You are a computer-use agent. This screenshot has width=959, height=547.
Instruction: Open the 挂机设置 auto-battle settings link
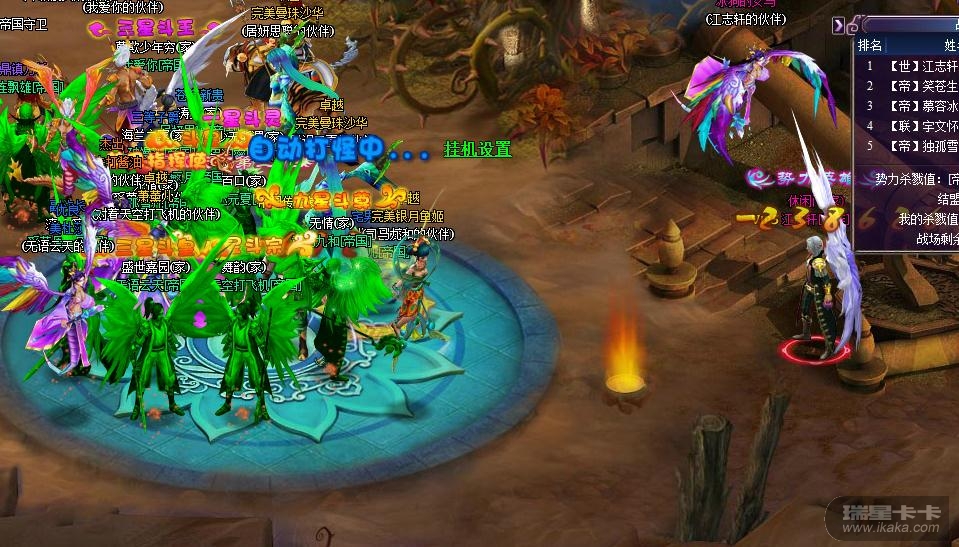click(477, 149)
